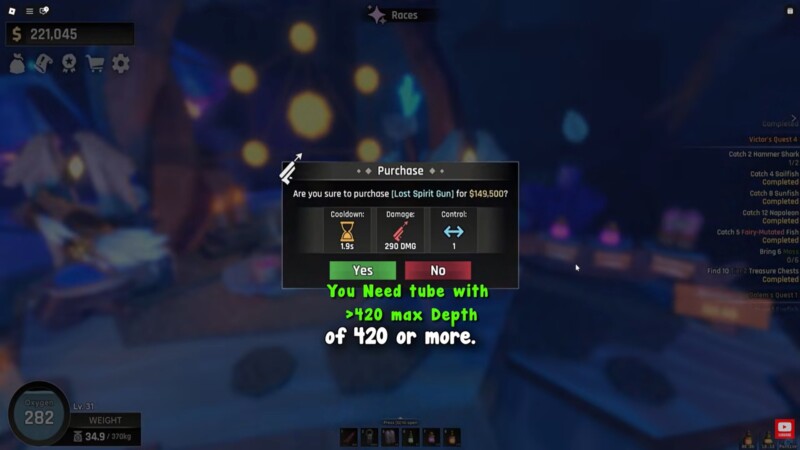The image size is (800, 450).
Task: Confirm the Lost Spirit Gun purchase with Yes
Action: (x=362, y=270)
